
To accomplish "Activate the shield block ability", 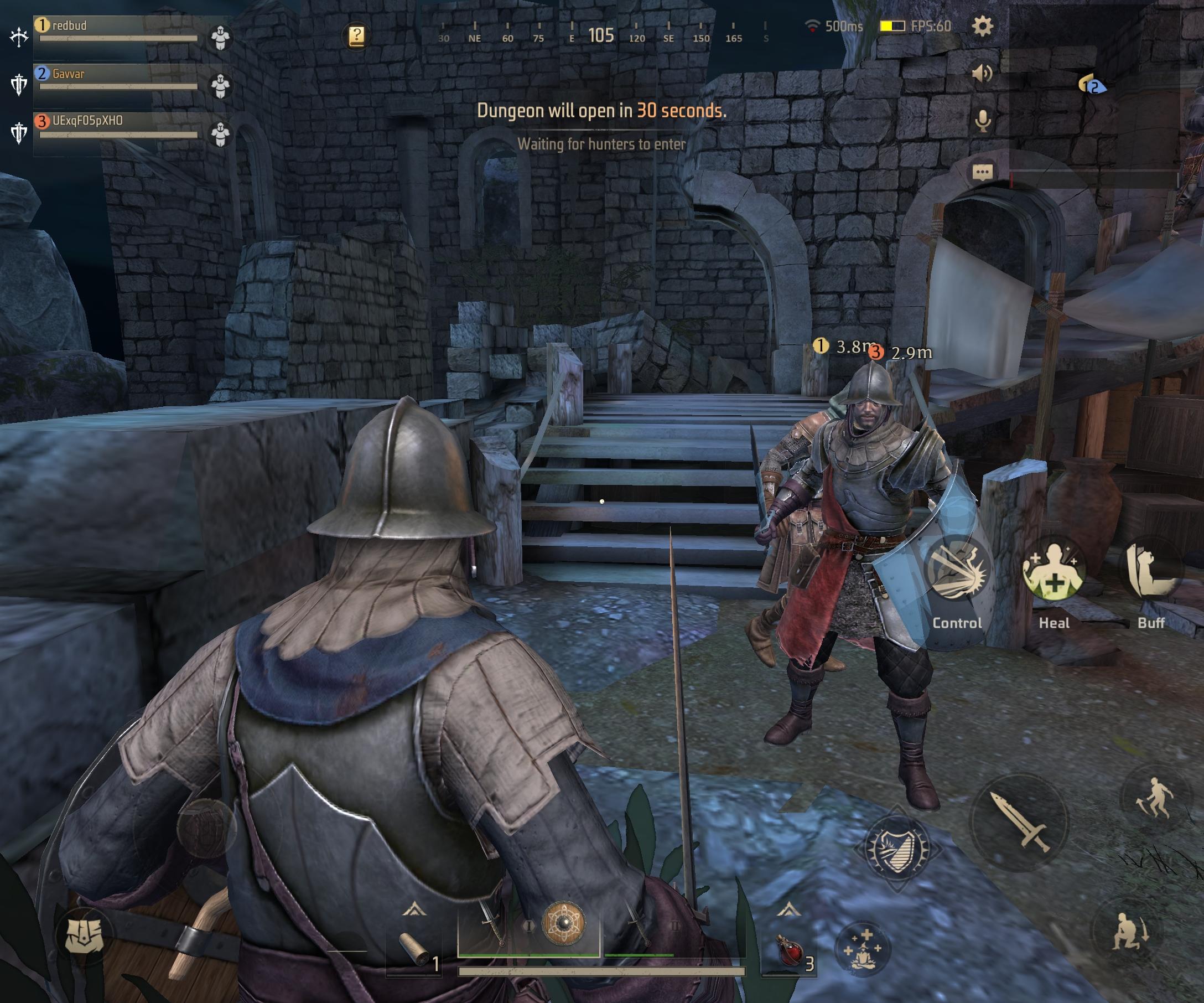I will 896,847.
